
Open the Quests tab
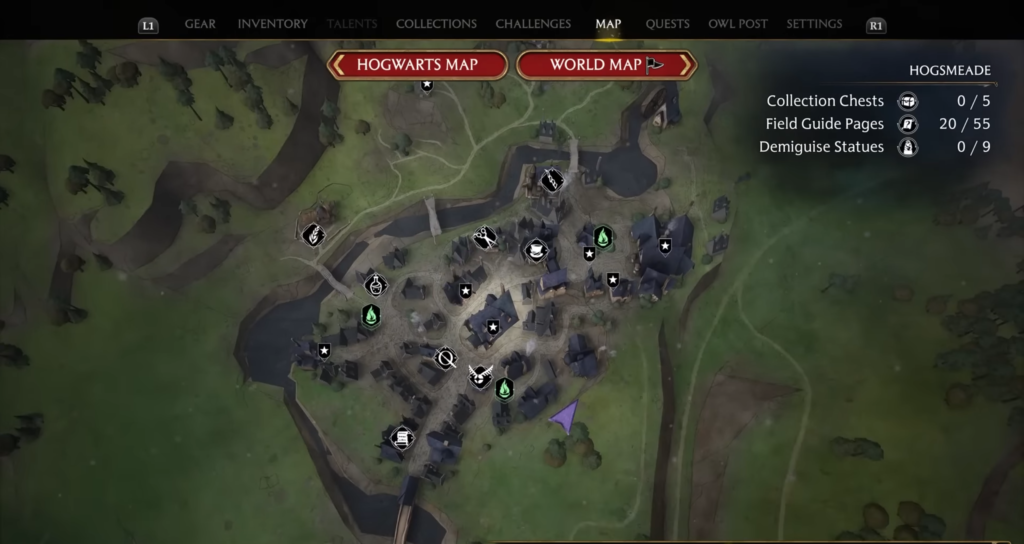666,24
